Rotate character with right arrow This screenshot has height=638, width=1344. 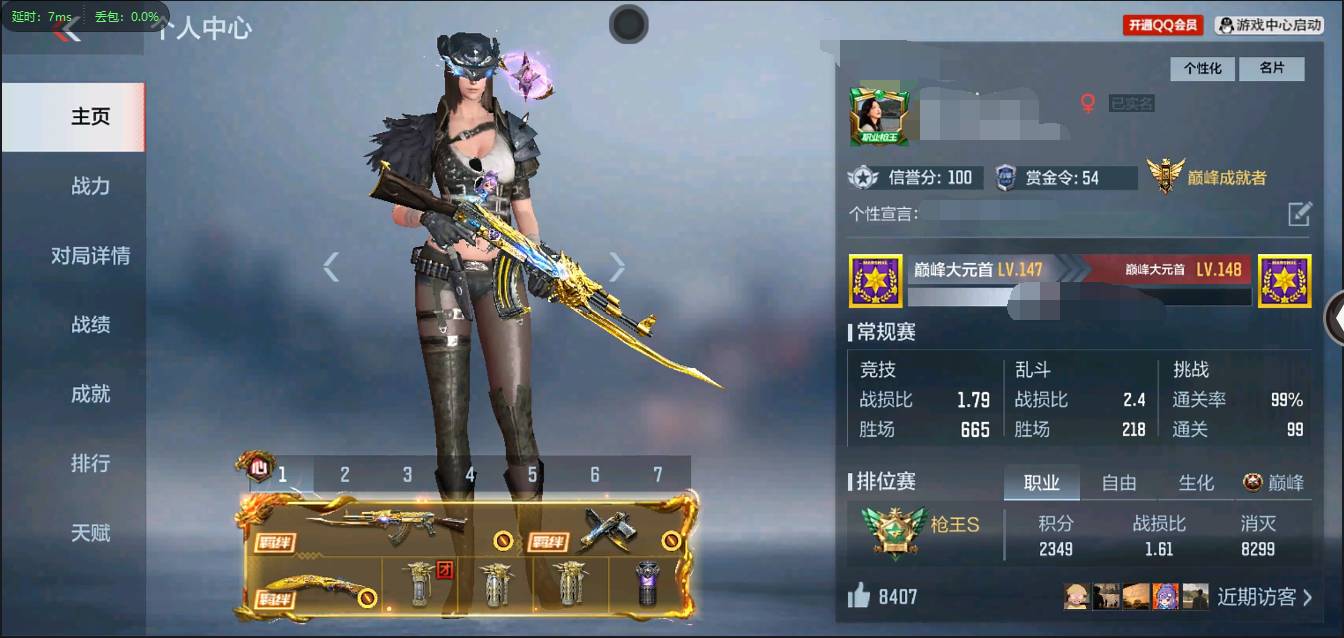pyautogui.click(x=617, y=266)
